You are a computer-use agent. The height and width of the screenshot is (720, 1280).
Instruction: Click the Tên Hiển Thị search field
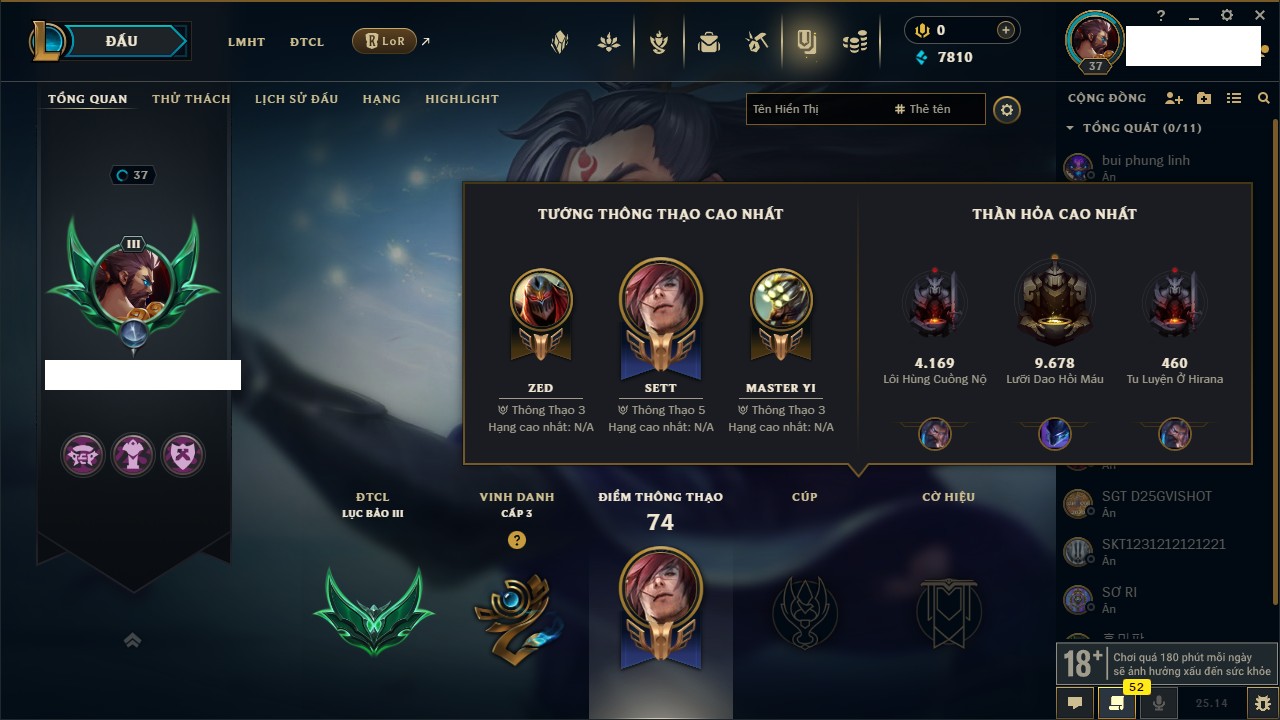click(x=815, y=109)
